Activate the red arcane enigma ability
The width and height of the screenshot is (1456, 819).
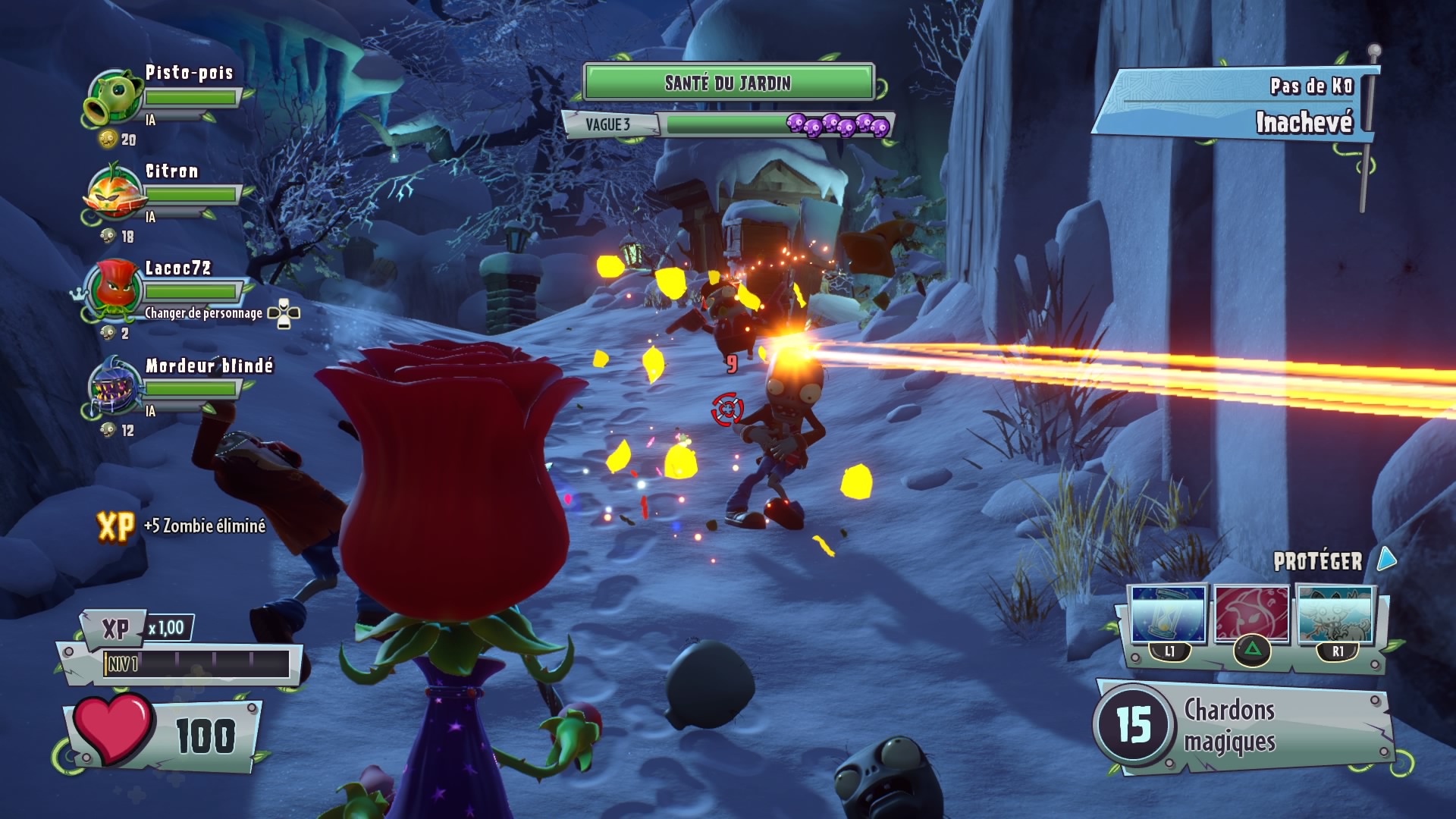pyautogui.click(x=1252, y=616)
